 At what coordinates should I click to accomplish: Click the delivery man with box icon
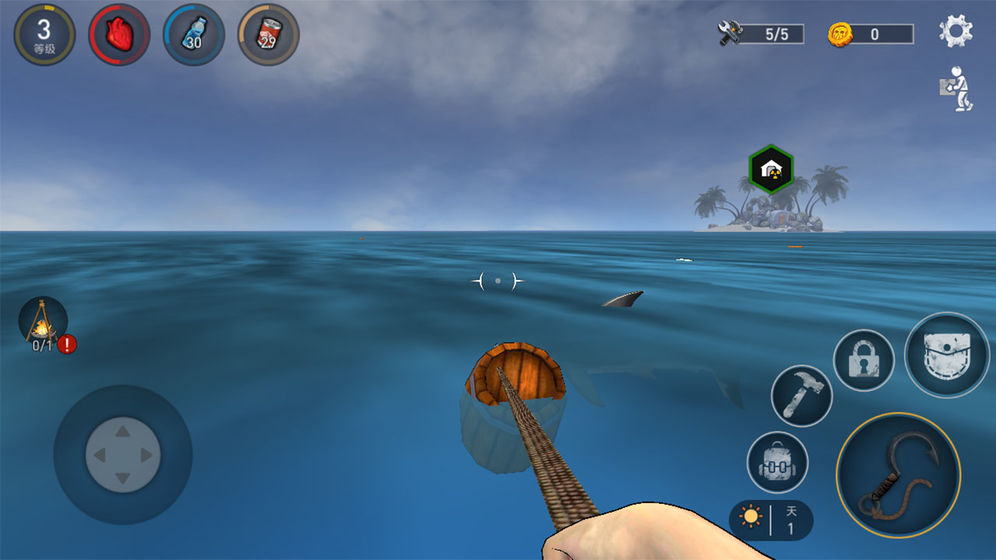957,90
